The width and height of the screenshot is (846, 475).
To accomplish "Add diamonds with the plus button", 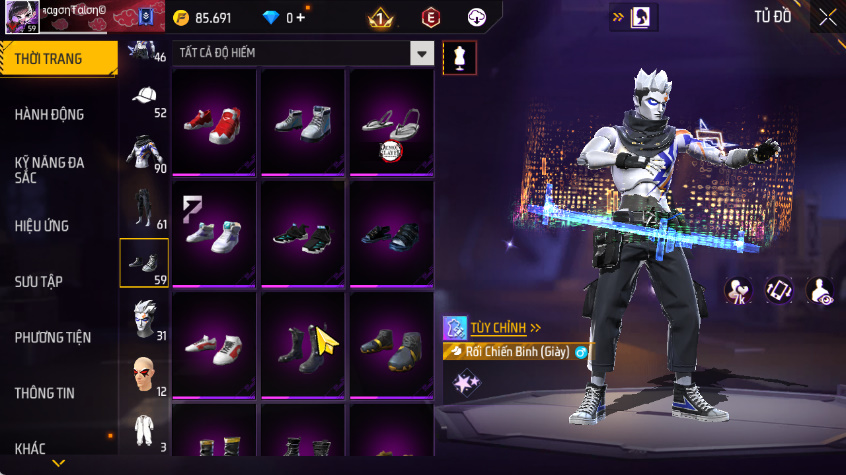I will pyautogui.click(x=300, y=18).
